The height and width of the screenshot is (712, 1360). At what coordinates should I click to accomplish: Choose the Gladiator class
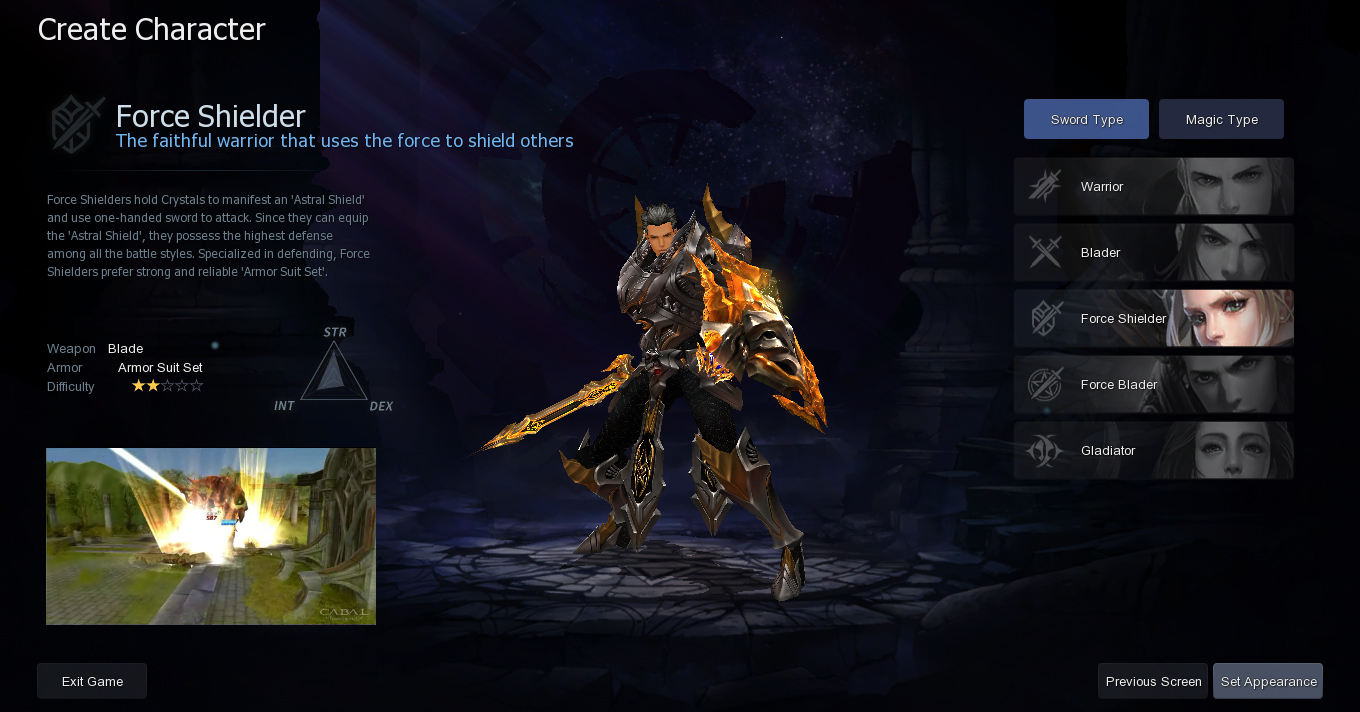[1153, 451]
